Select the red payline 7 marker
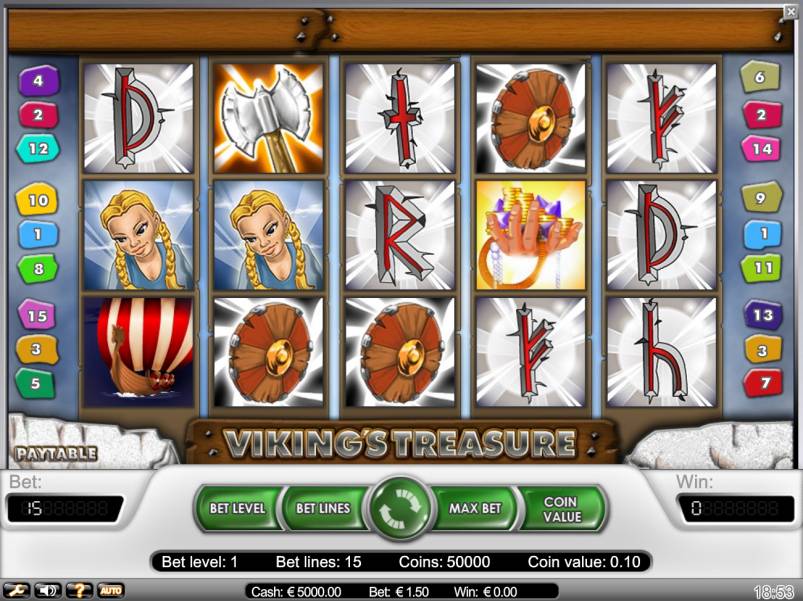Image resolution: width=803 pixels, height=601 pixels. coord(762,382)
